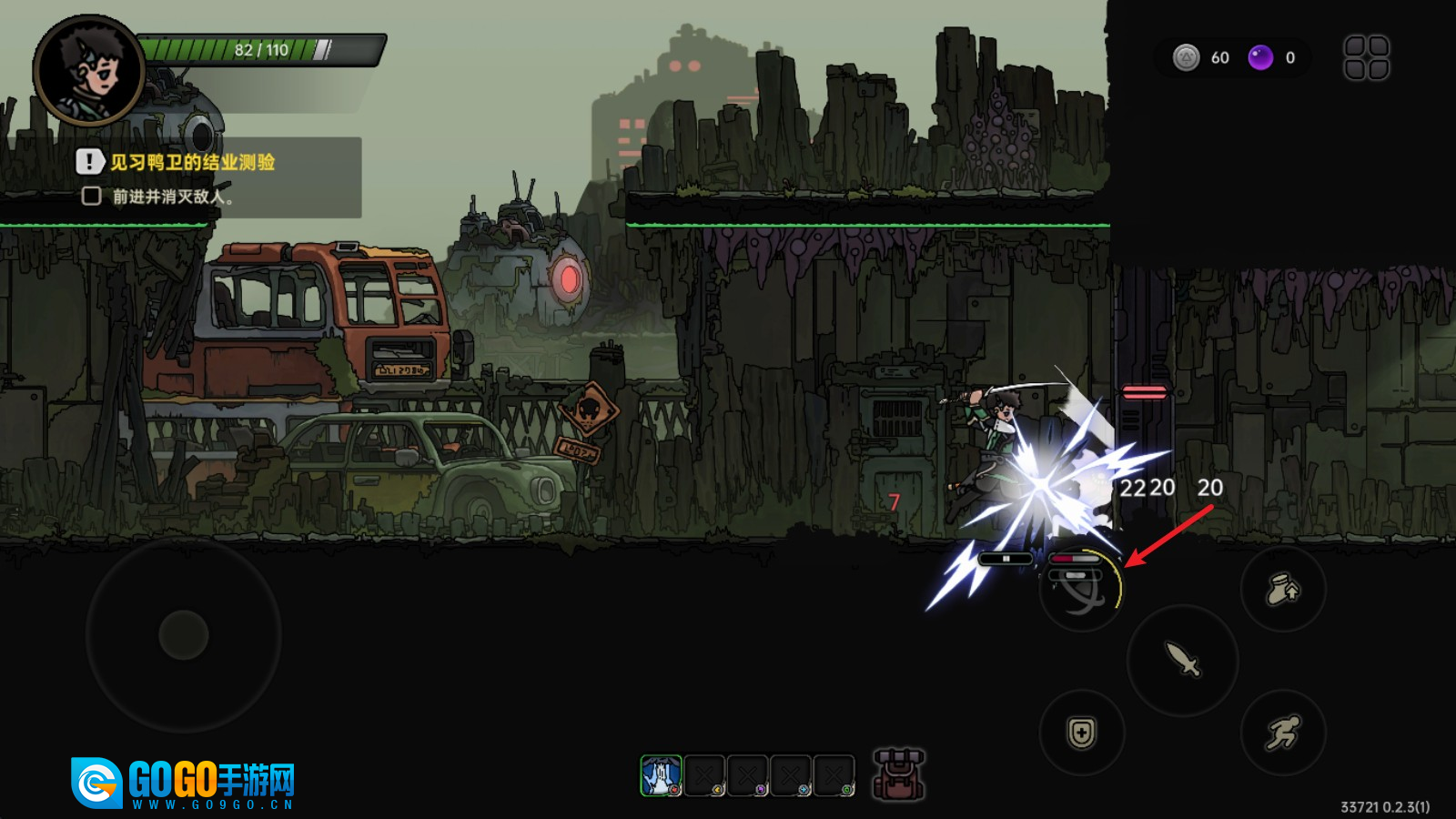Attack with the sword button

click(1182, 659)
